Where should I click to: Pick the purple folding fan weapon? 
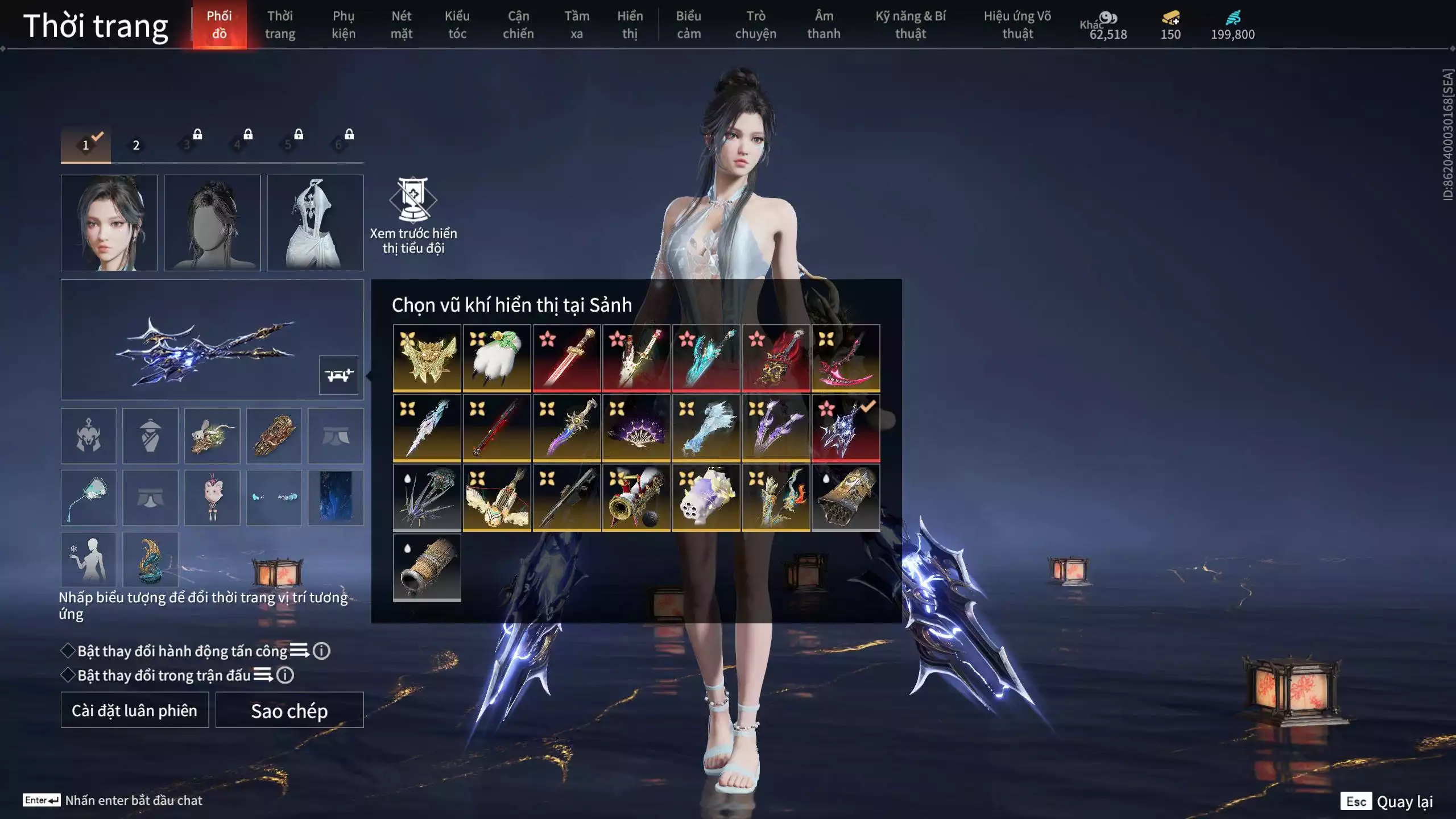tap(636, 428)
